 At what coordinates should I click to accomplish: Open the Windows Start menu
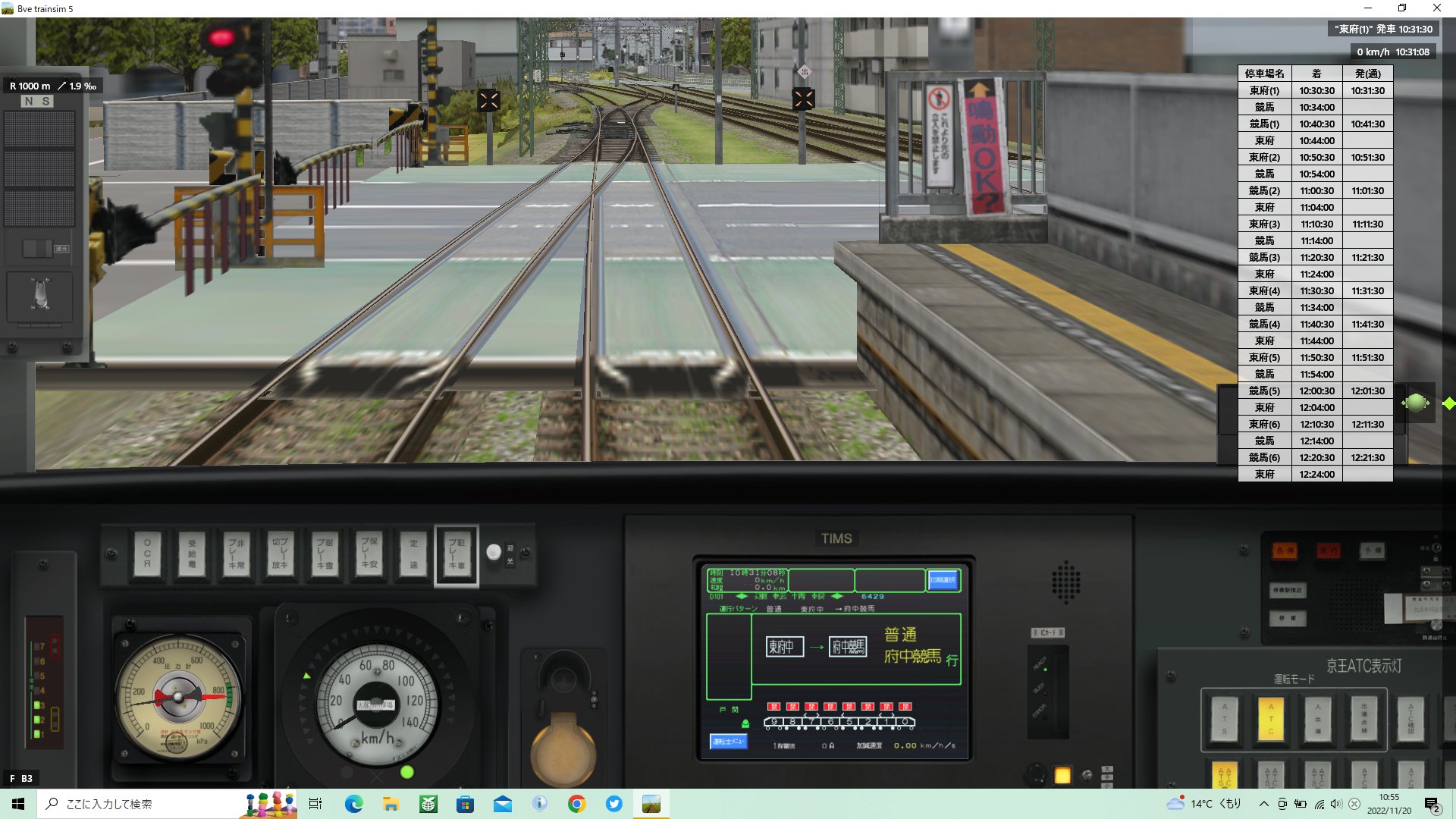[16, 805]
